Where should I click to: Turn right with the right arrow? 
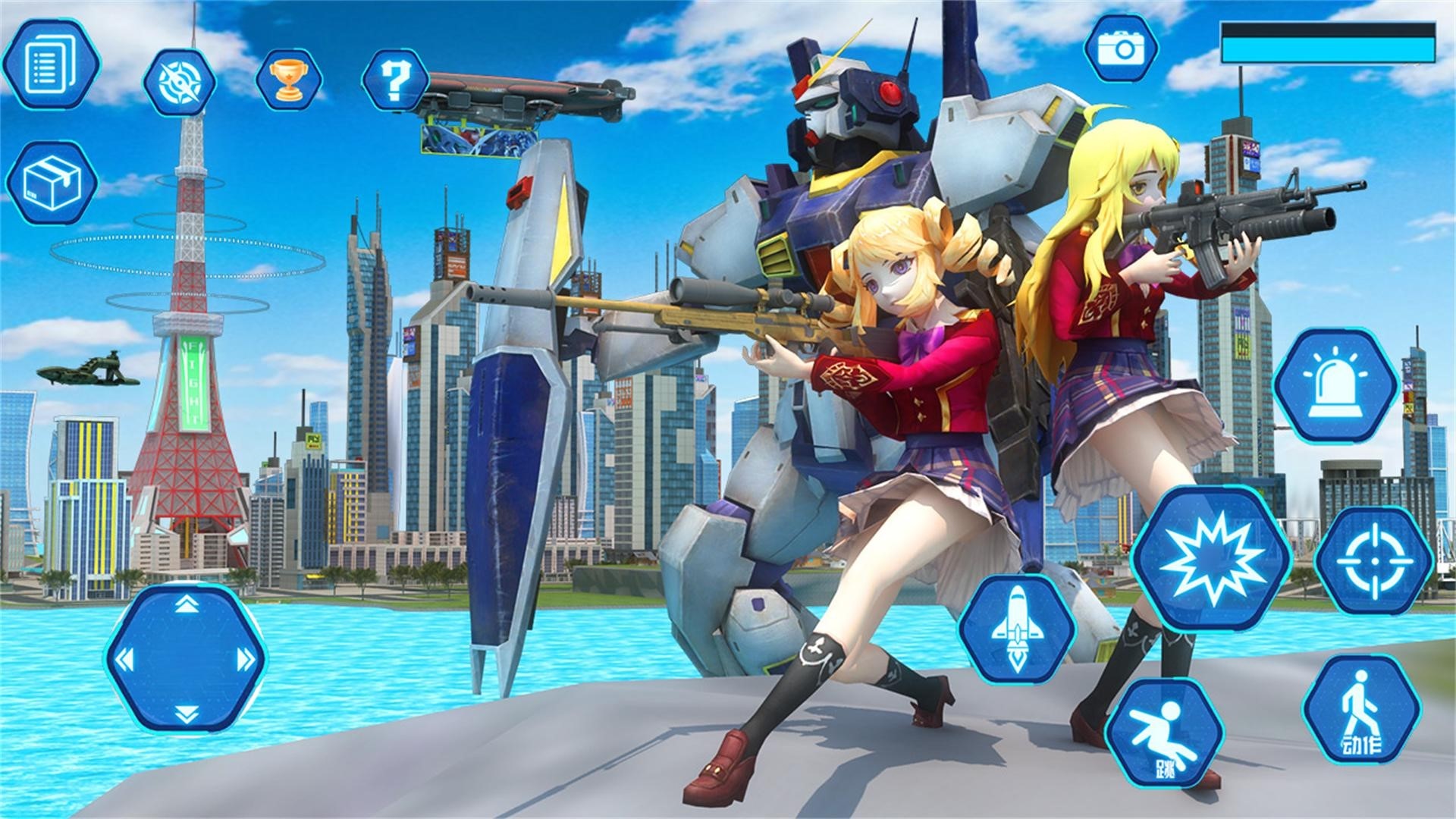[246, 660]
